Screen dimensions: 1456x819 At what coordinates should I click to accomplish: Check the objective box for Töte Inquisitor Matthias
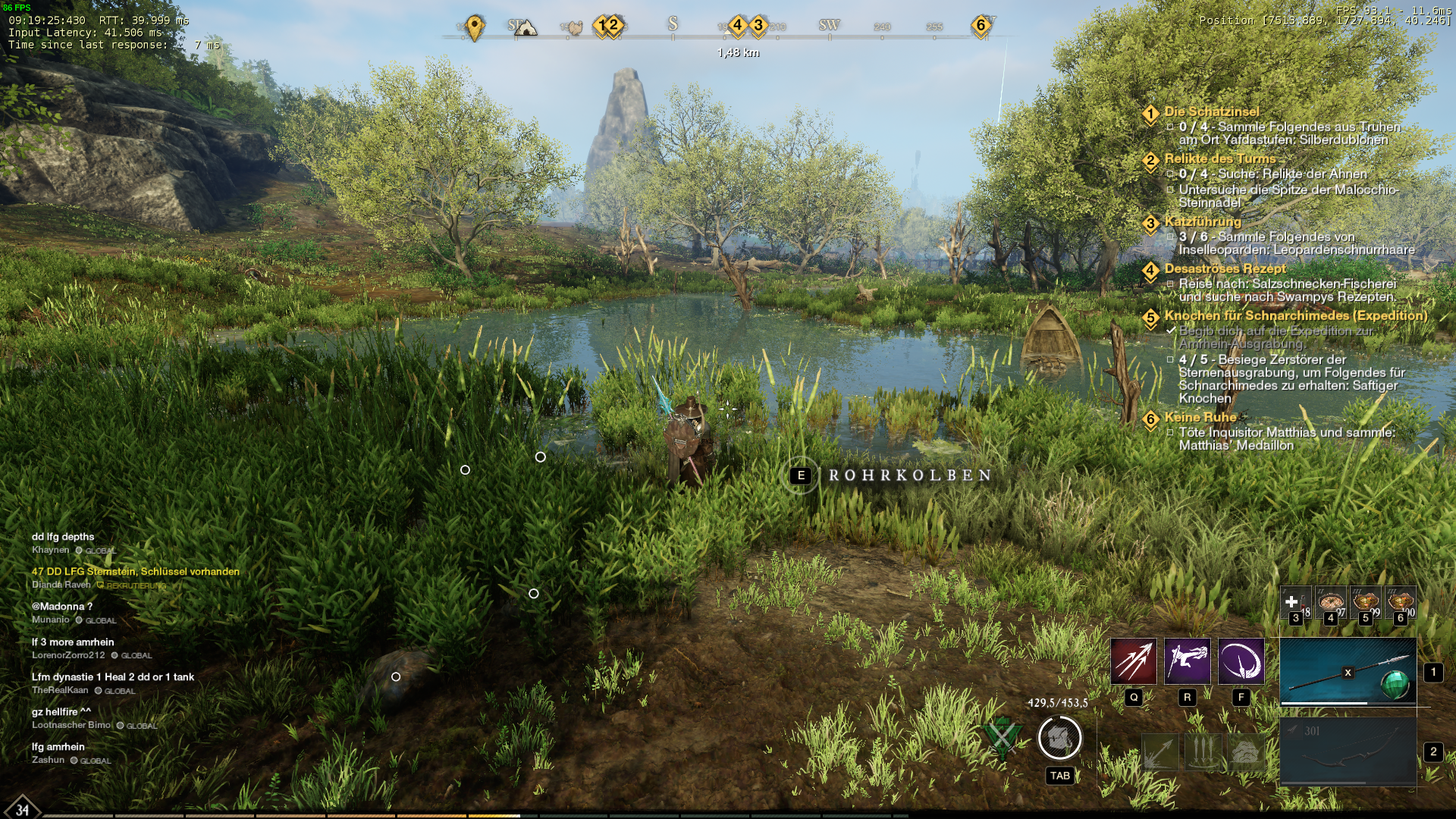coord(1171,431)
